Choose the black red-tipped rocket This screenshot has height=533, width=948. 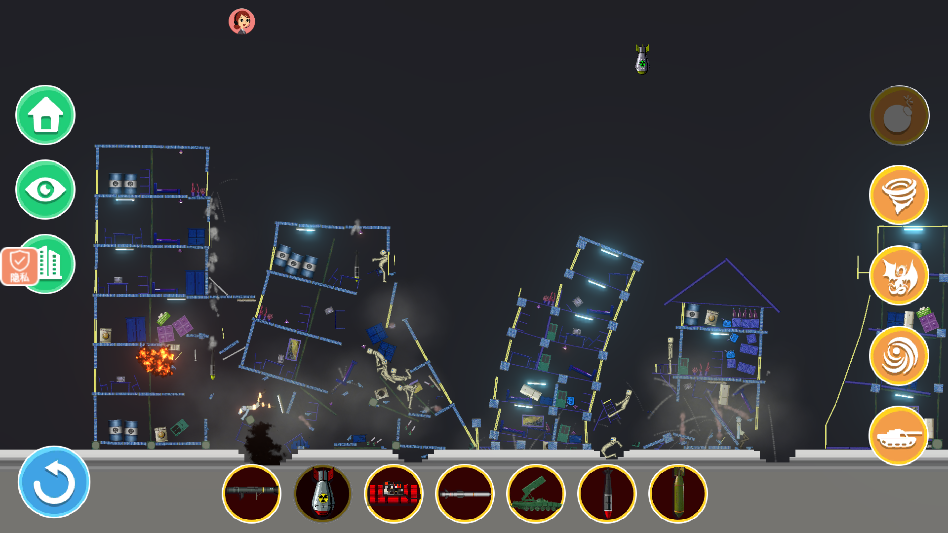point(606,493)
